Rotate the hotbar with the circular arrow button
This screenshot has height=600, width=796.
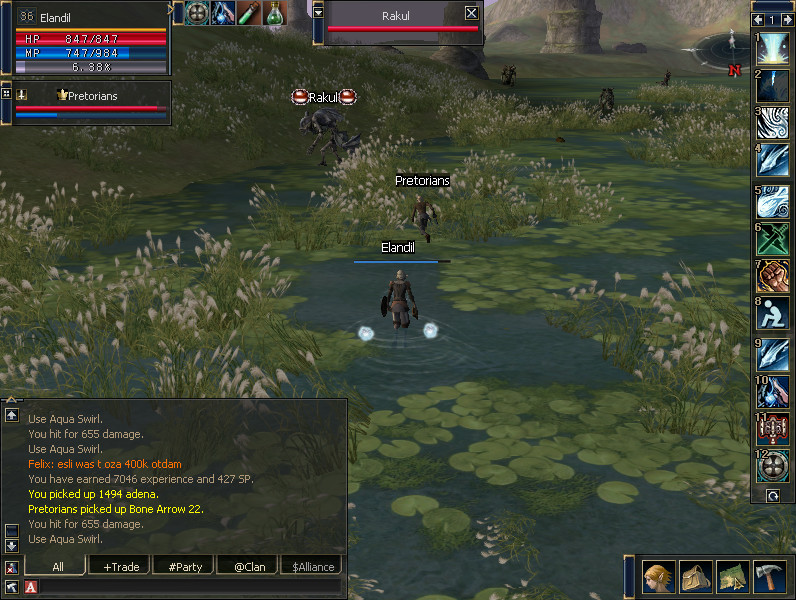(x=772, y=495)
